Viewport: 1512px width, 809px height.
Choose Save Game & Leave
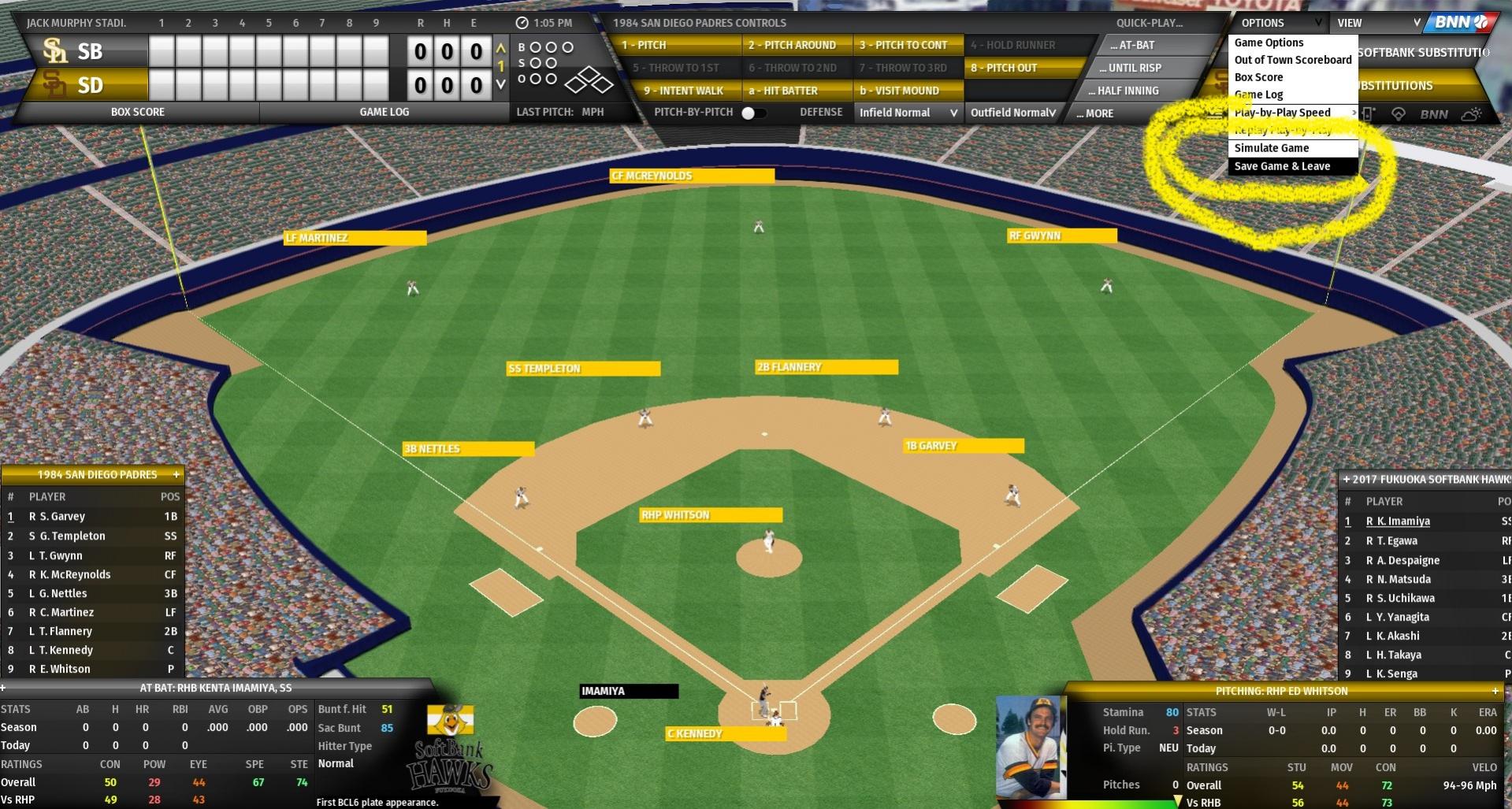click(x=1282, y=166)
